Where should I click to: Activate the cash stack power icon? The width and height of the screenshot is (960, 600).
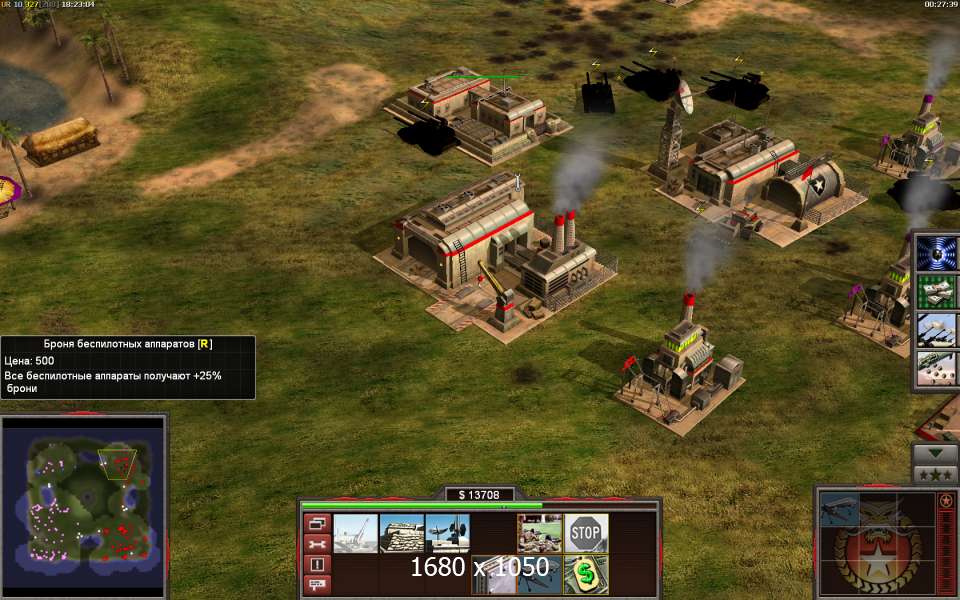pyautogui.click(x=937, y=292)
